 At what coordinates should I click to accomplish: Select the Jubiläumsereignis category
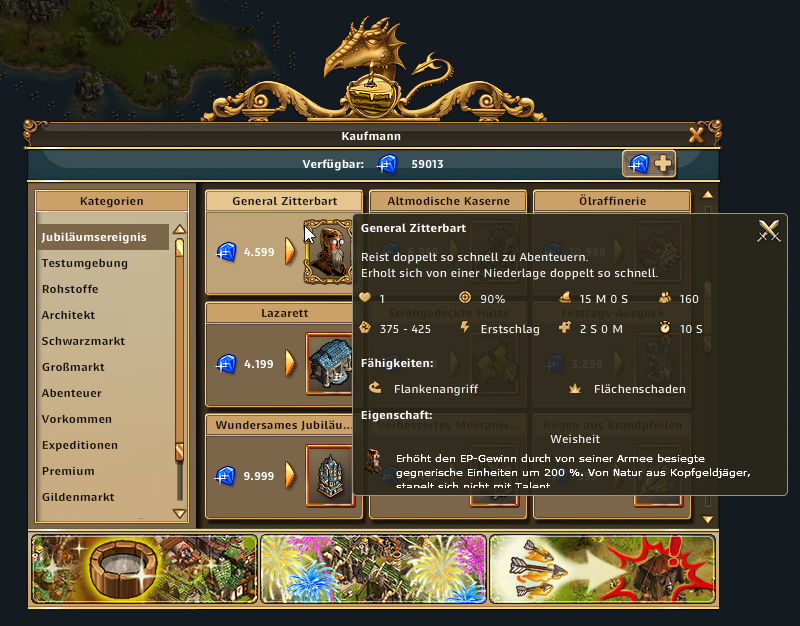point(94,237)
